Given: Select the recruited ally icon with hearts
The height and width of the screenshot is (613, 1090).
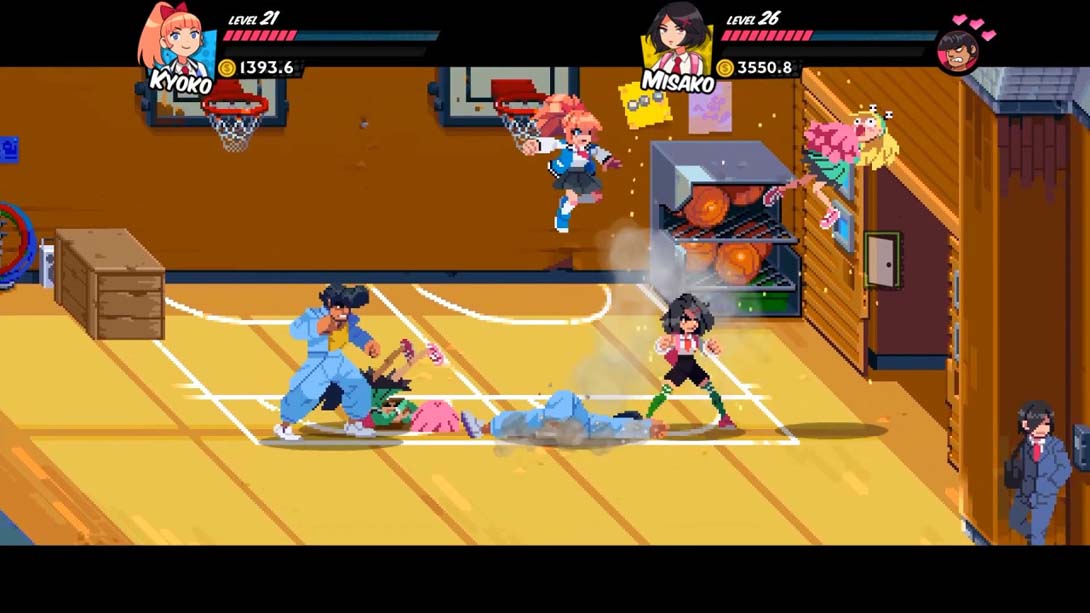Looking at the screenshot, I should [x=957, y=50].
